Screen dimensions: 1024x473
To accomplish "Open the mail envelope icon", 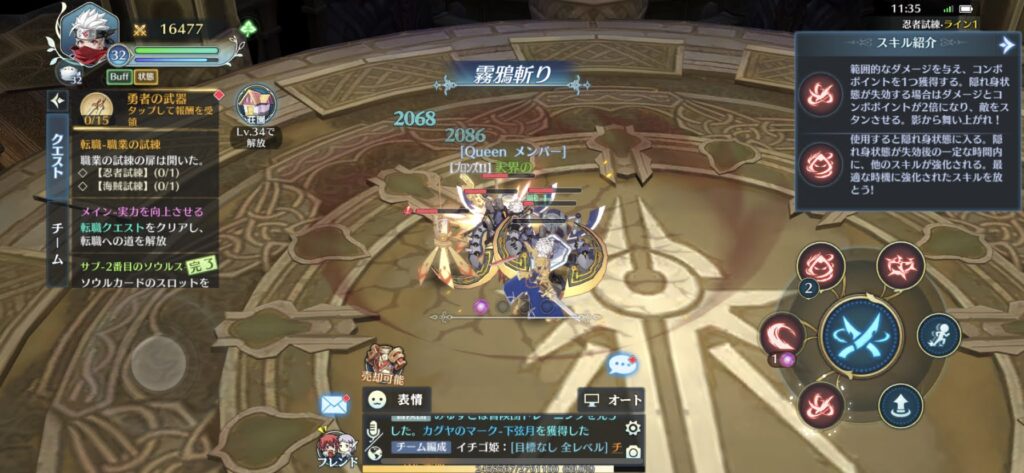I will [333, 404].
